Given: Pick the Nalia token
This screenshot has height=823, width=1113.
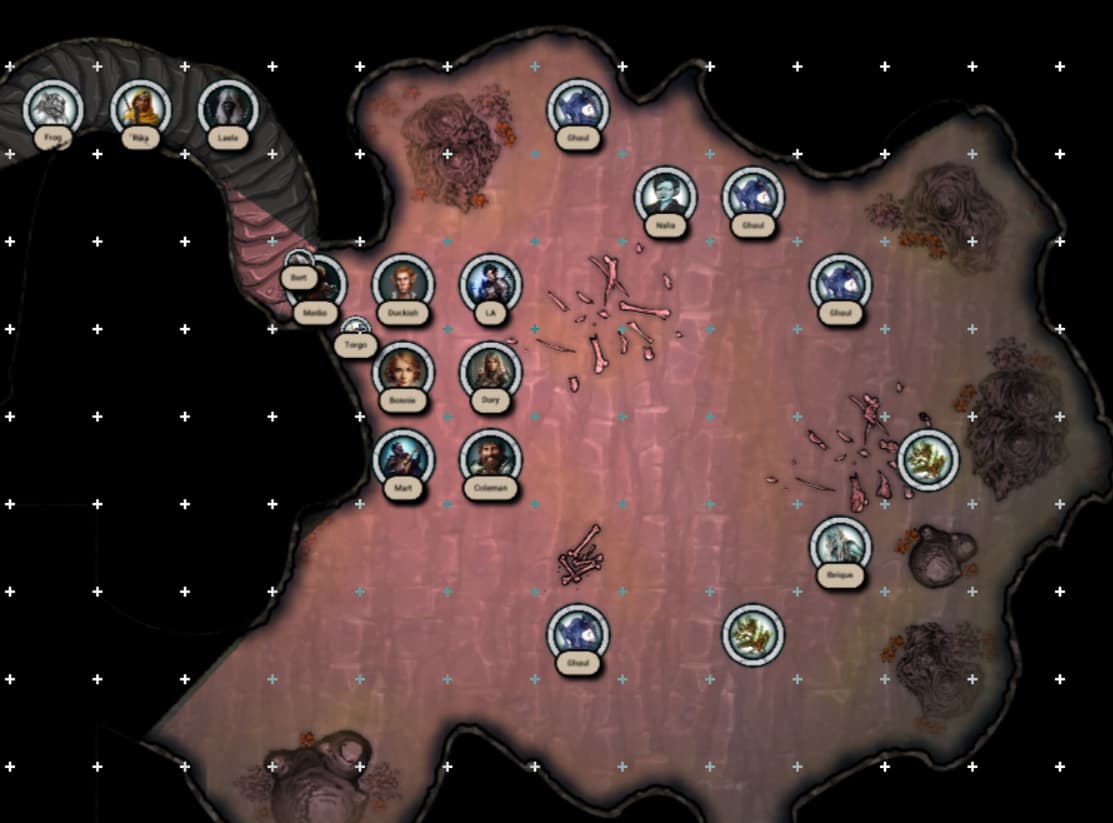Looking at the screenshot, I should click(665, 195).
